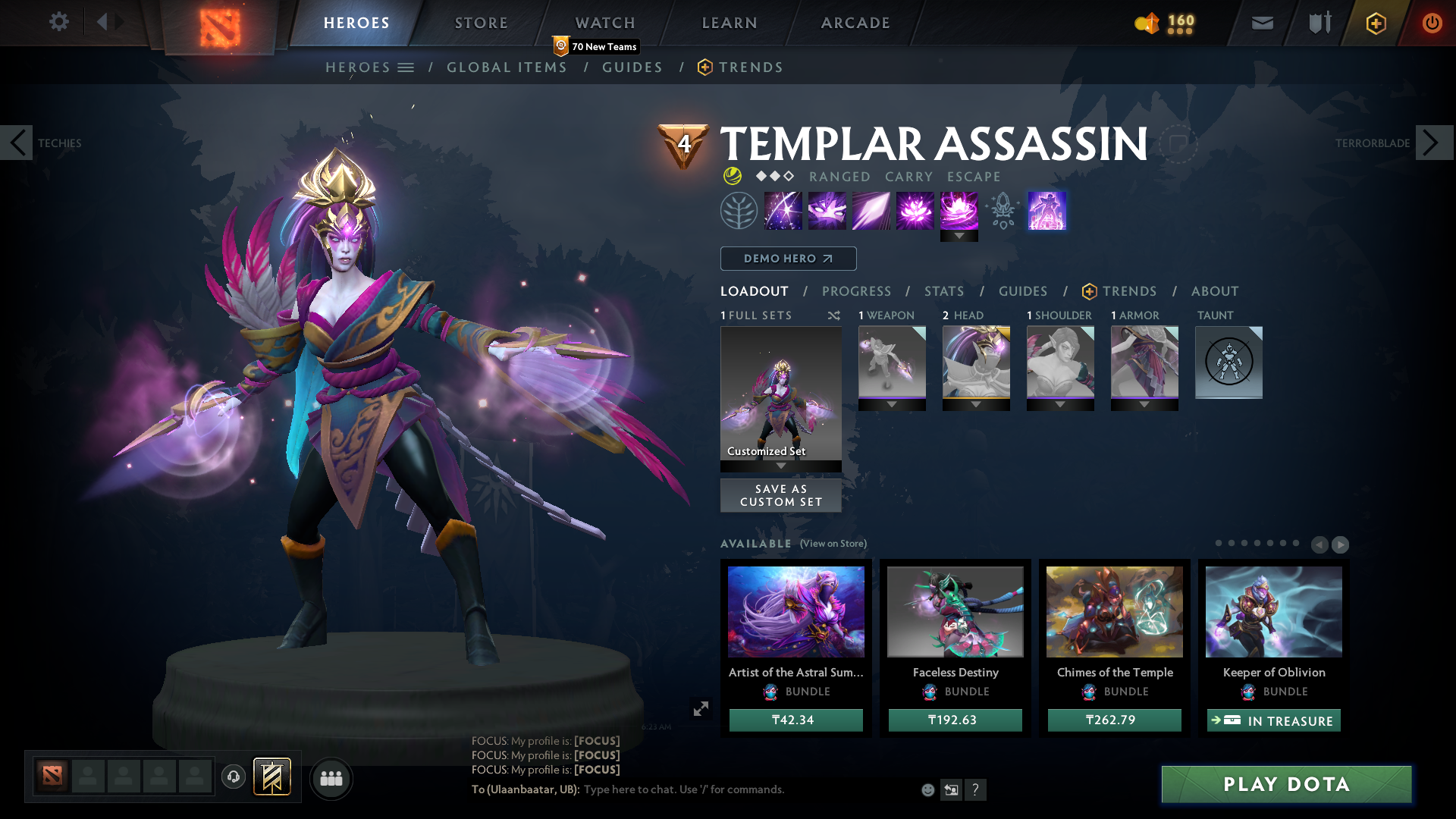Click the voice chat headset icon
1456x819 pixels.
coord(233,777)
